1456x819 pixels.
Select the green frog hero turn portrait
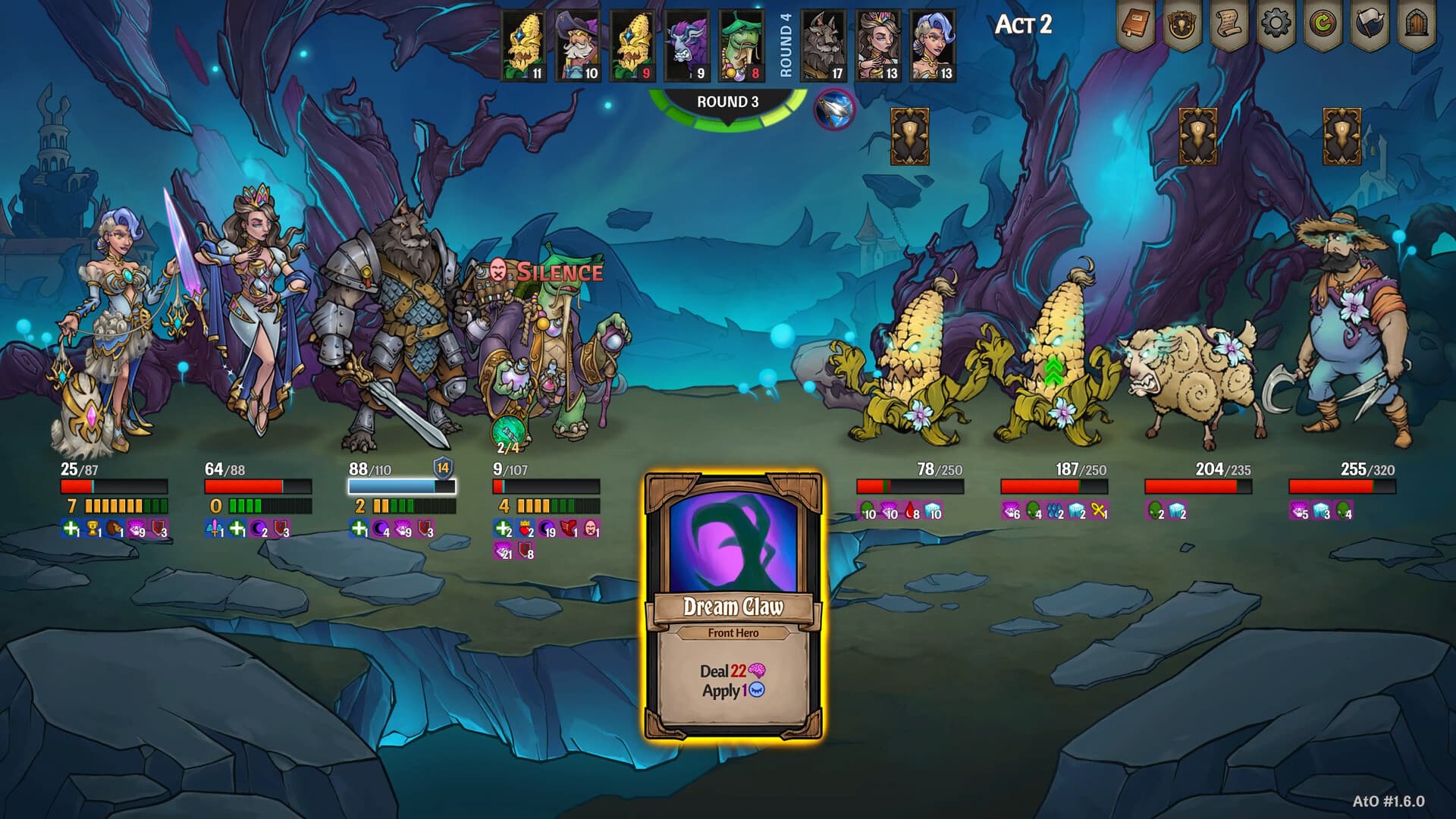point(742,46)
